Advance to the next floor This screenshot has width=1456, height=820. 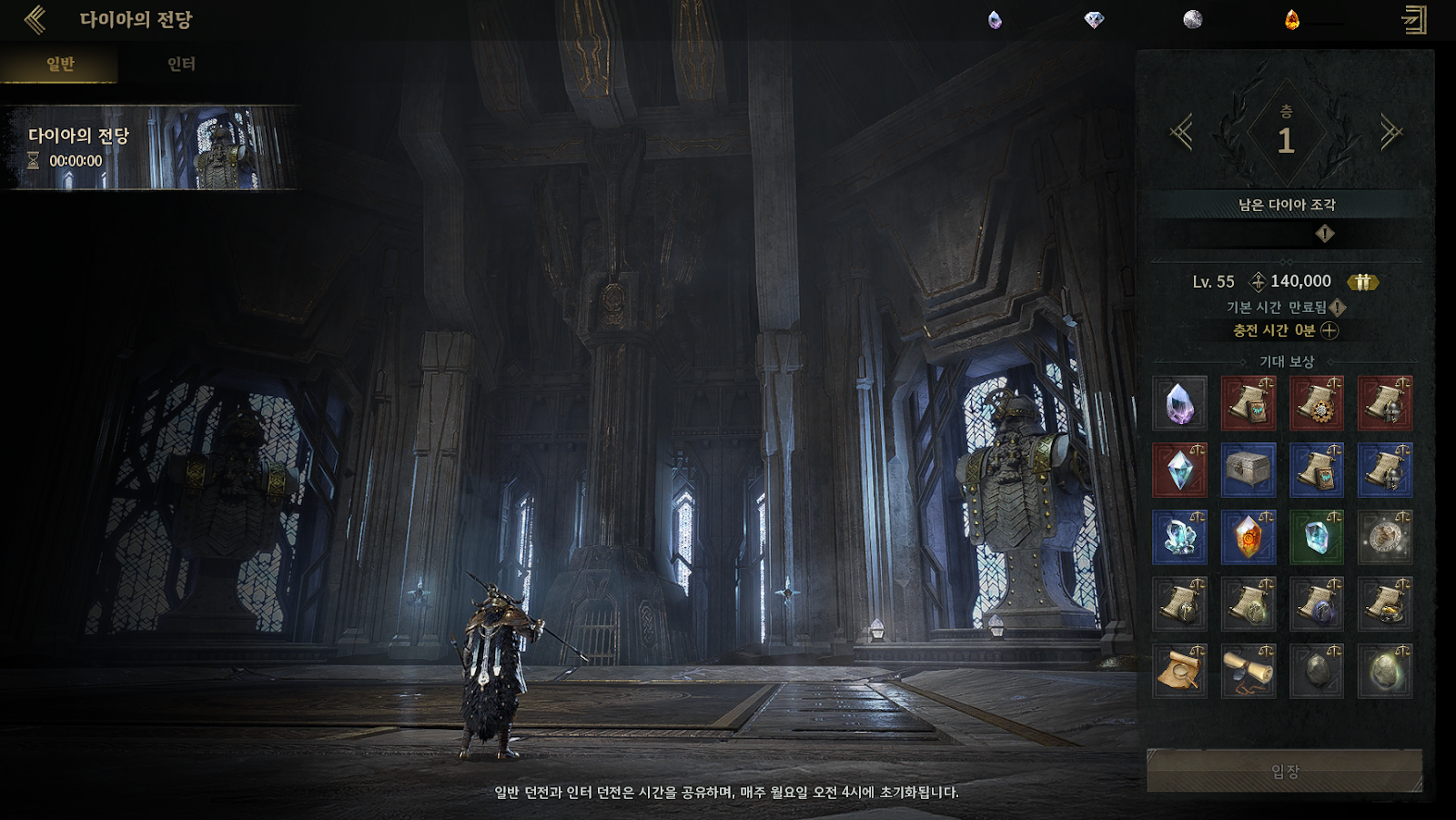click(1390, 134)
